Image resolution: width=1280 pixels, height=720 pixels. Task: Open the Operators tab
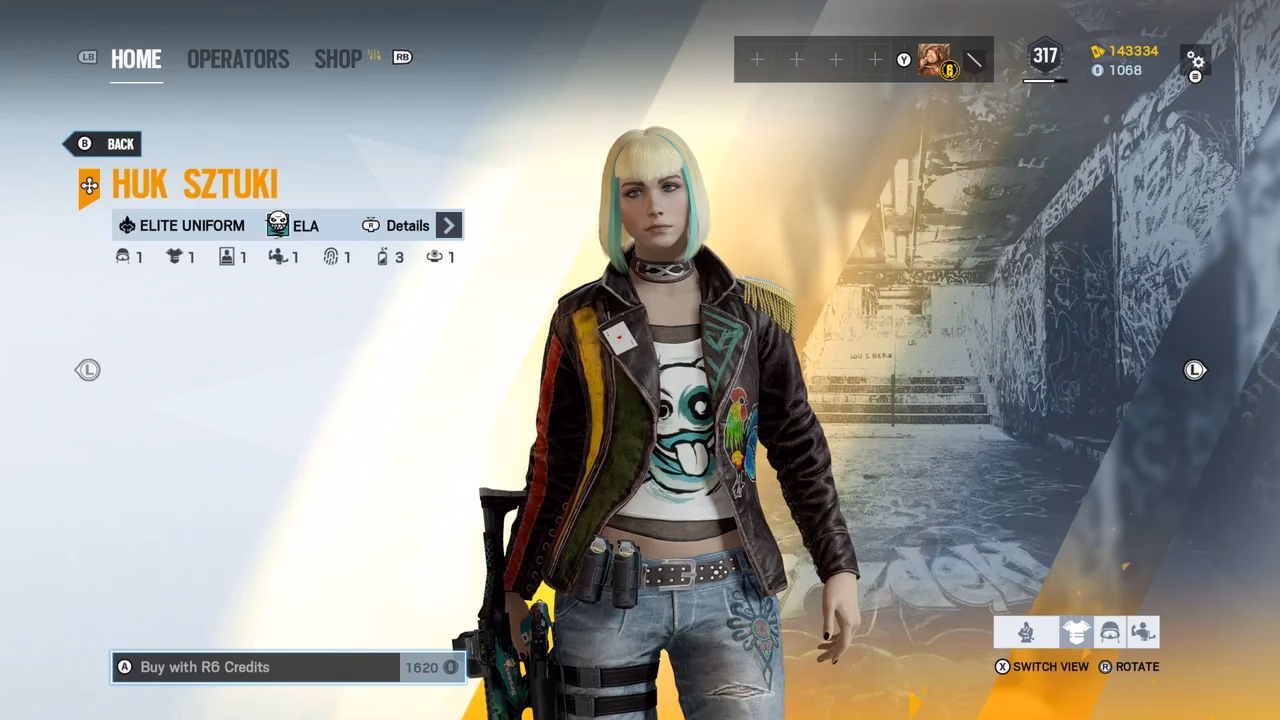click(x=238, y=59)
